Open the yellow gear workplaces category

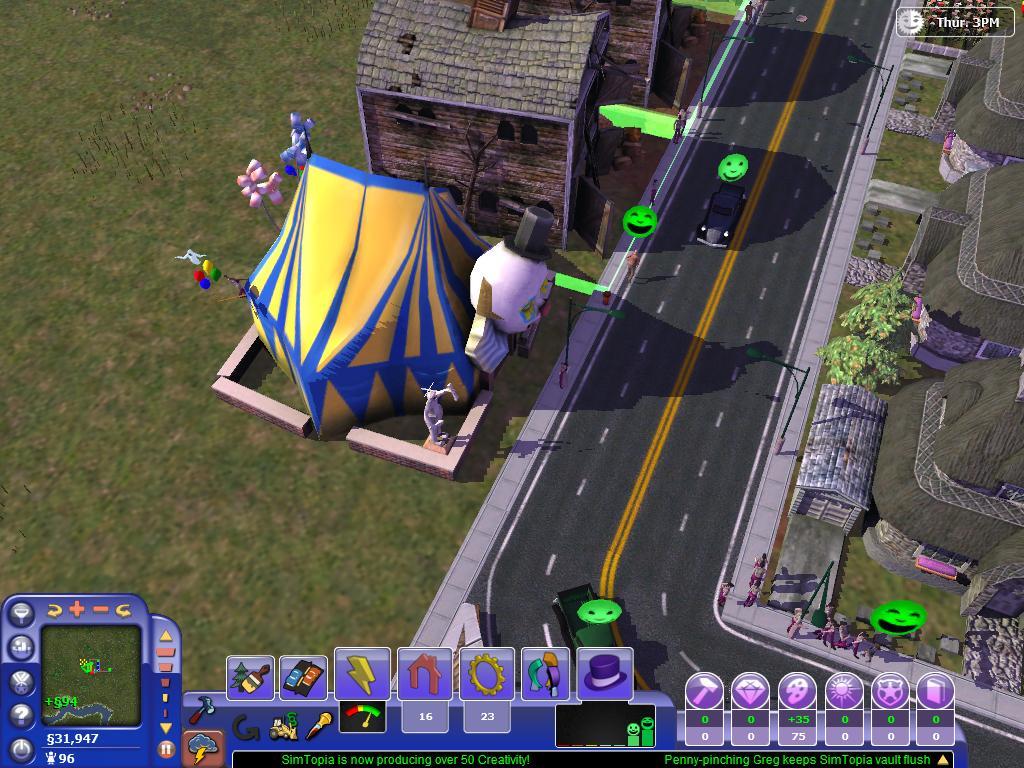[x=487, y=674]
